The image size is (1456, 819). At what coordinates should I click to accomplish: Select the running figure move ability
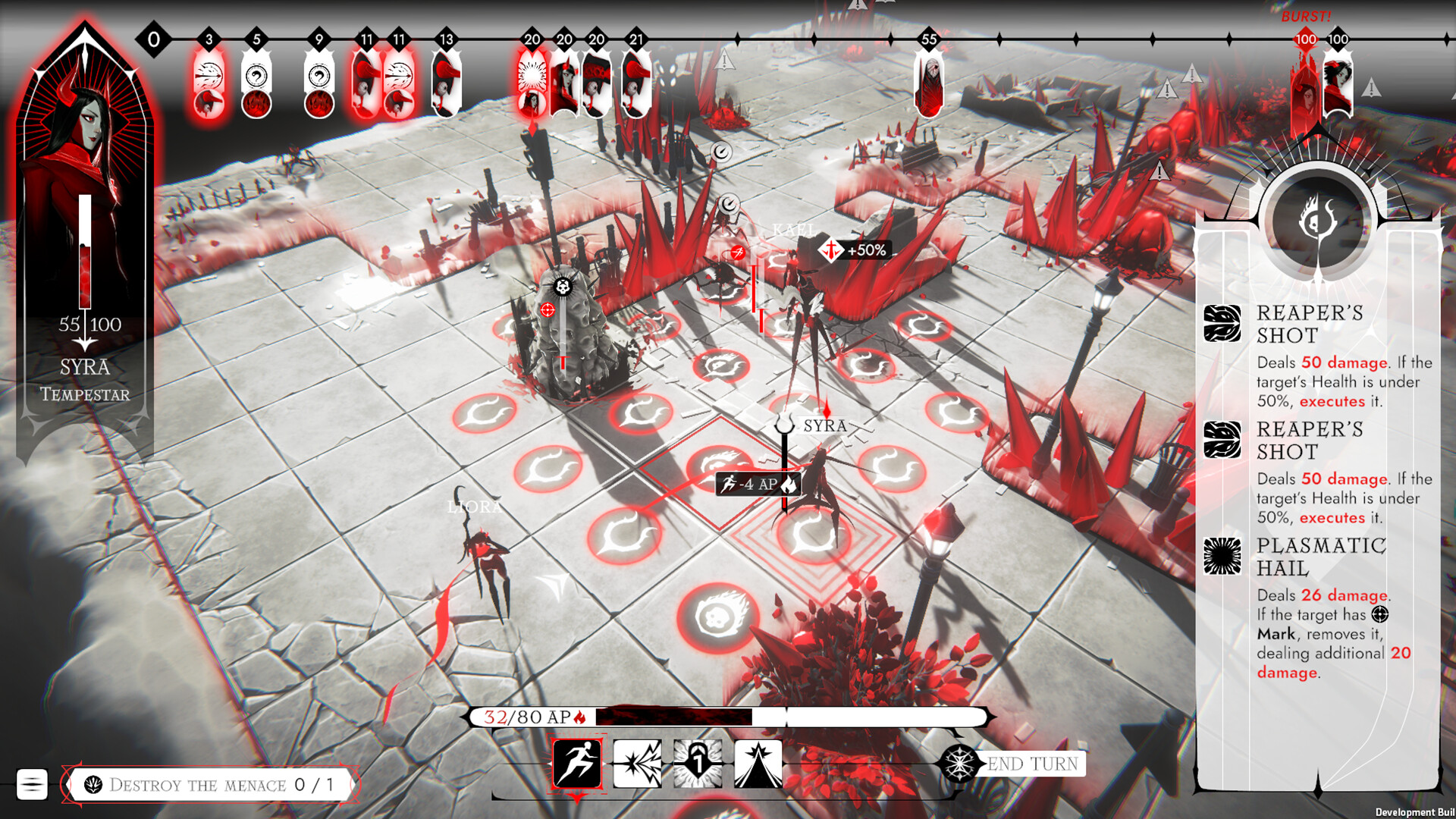coord(577,763)
